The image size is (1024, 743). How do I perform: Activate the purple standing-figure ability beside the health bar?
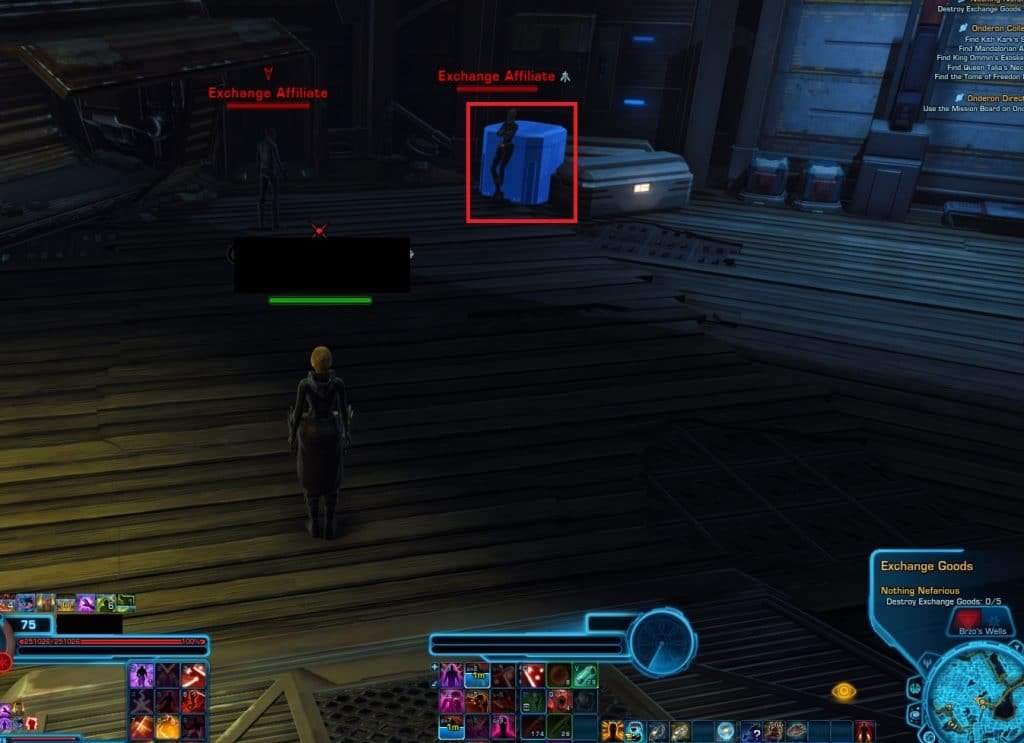pos(141,675)
